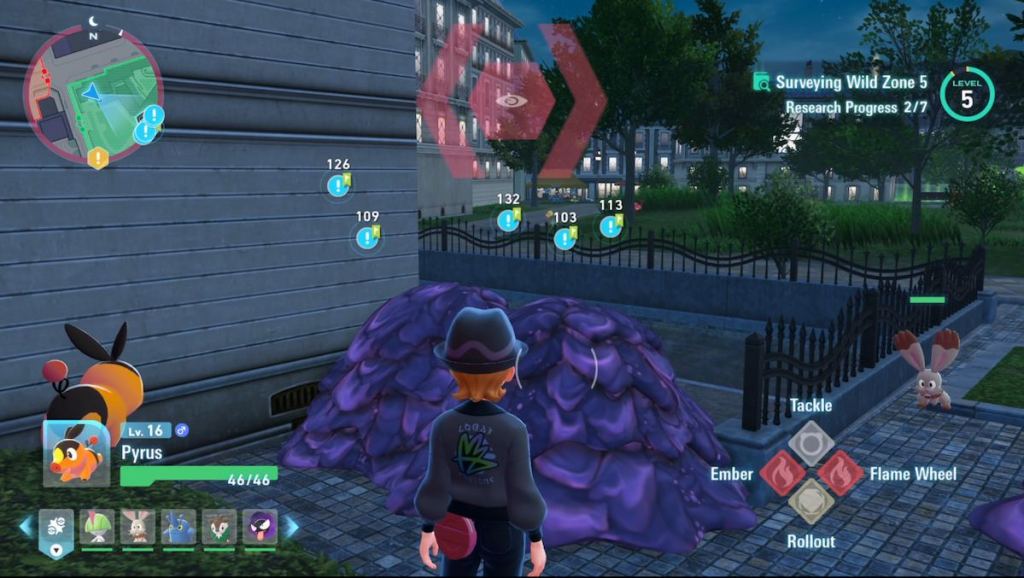Switch to Ralts in the party bar
The image size is (1024, 578).
coord(98,527)
